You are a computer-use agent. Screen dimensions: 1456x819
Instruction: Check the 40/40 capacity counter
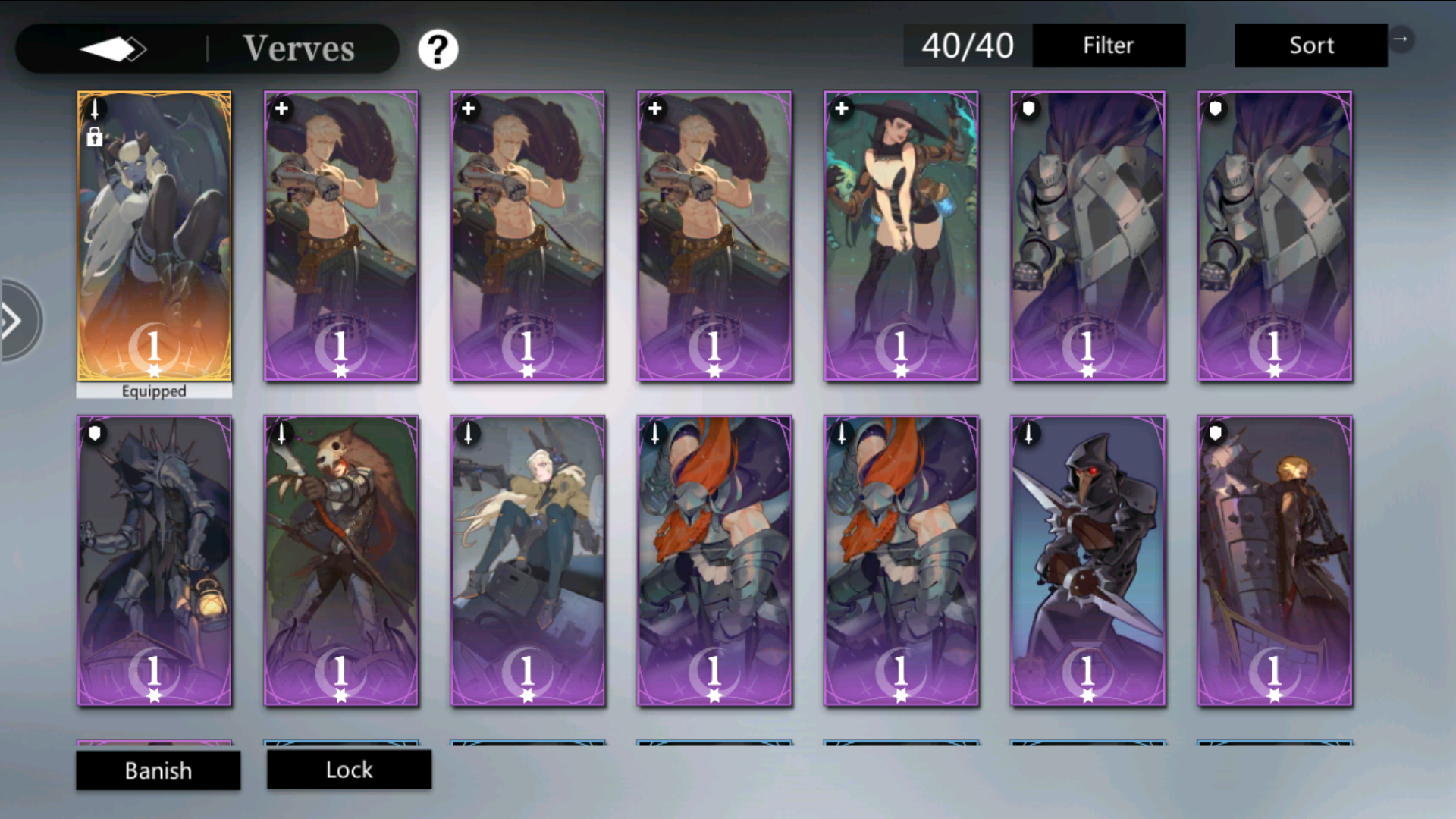(966, 45)
